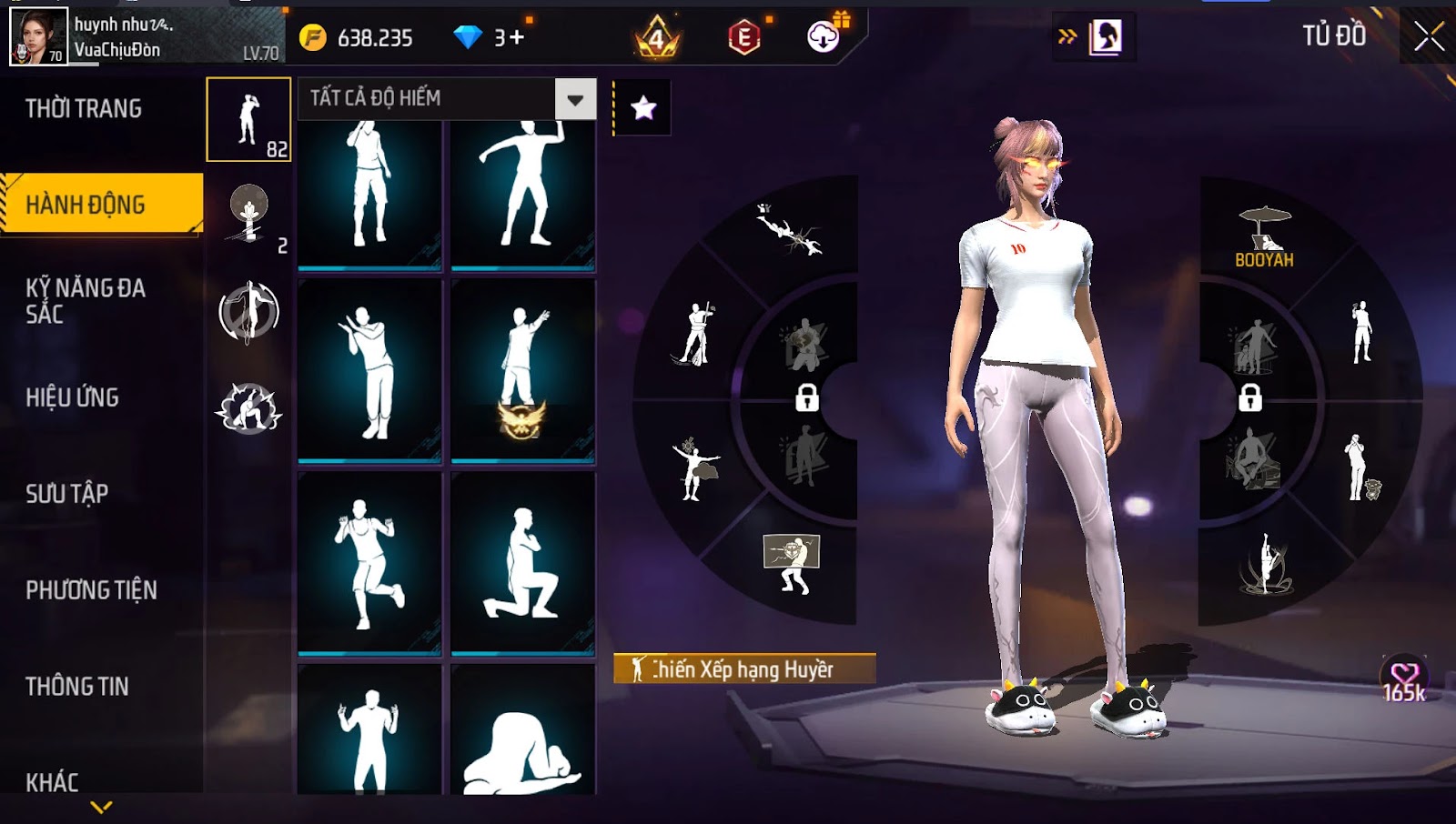Open the Hiệu Ứng section
The image size is (1456, 824).
click(x=73, y=397)
